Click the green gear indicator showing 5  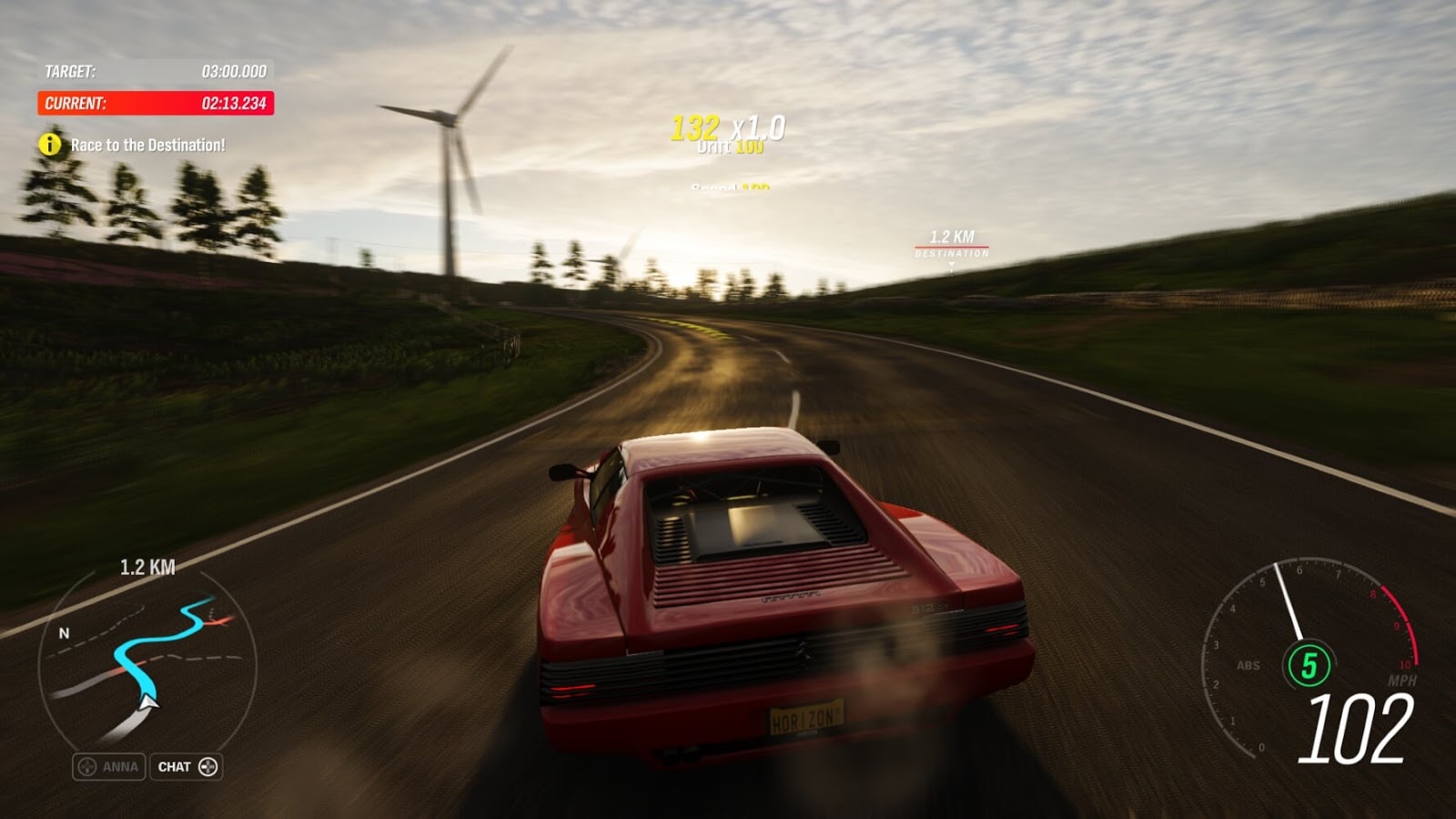click(1309, 663)
